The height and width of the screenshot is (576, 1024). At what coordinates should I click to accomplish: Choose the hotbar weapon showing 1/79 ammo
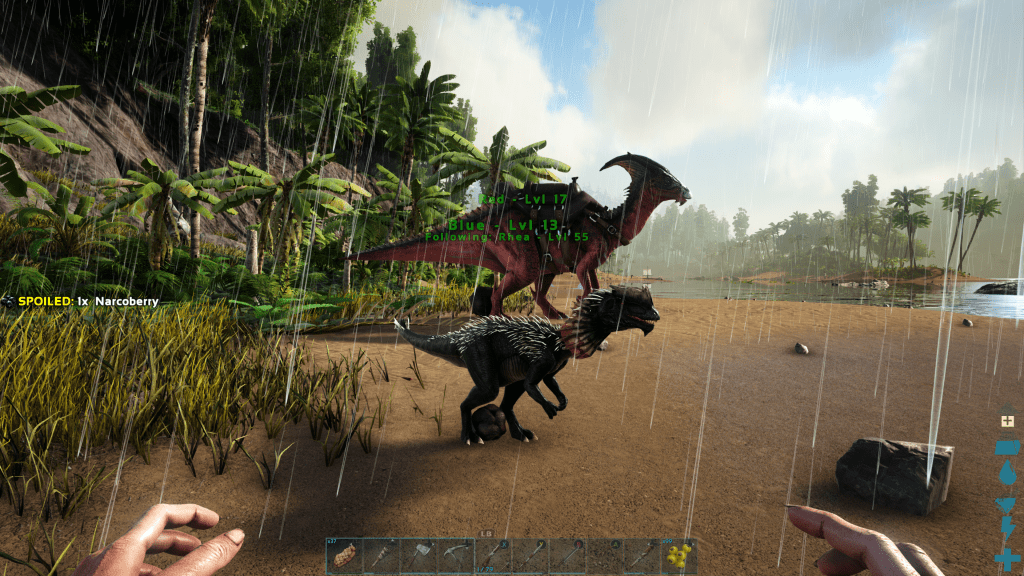[493, 556]
